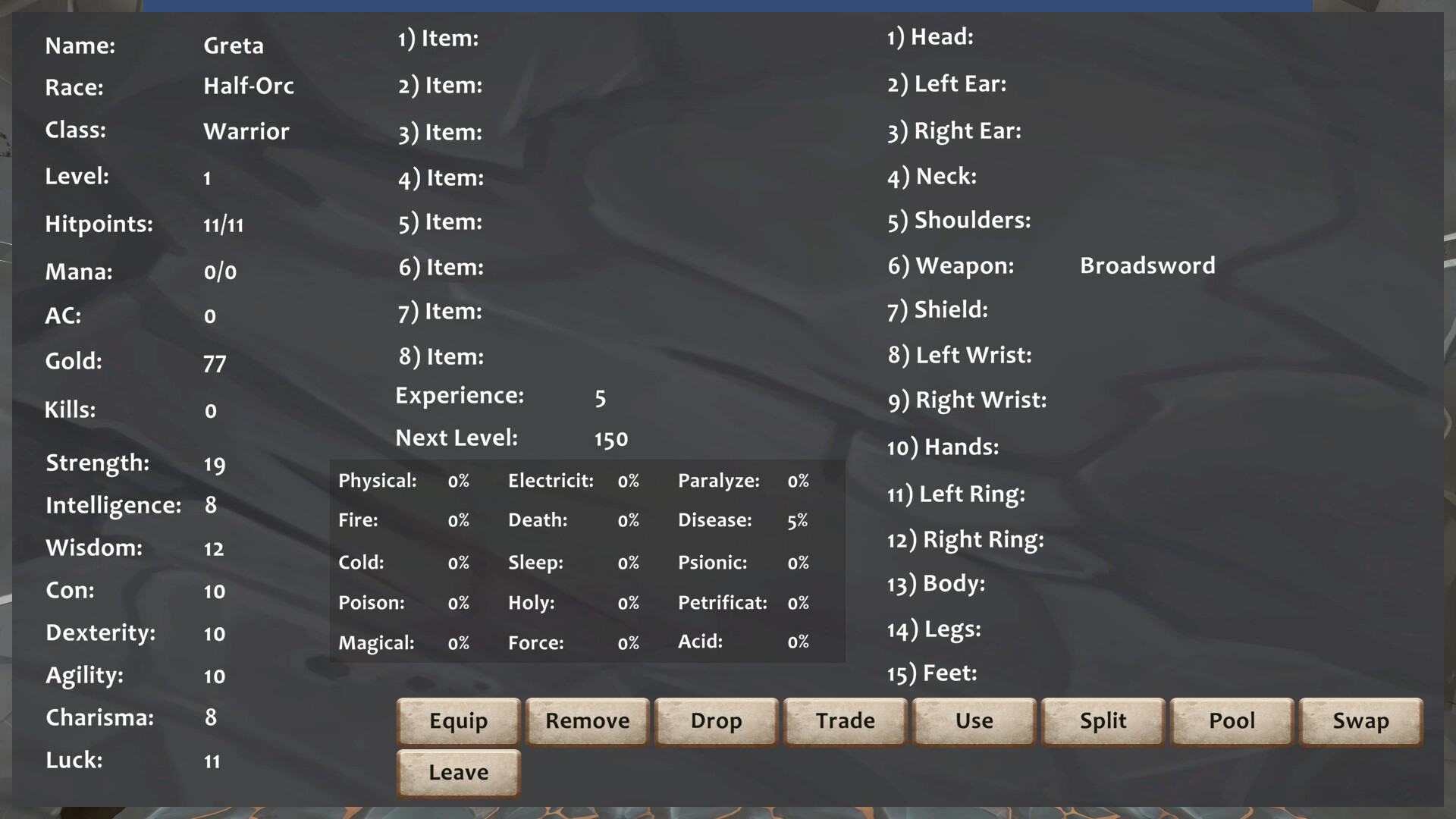Click the Split button

[1103, 721]
